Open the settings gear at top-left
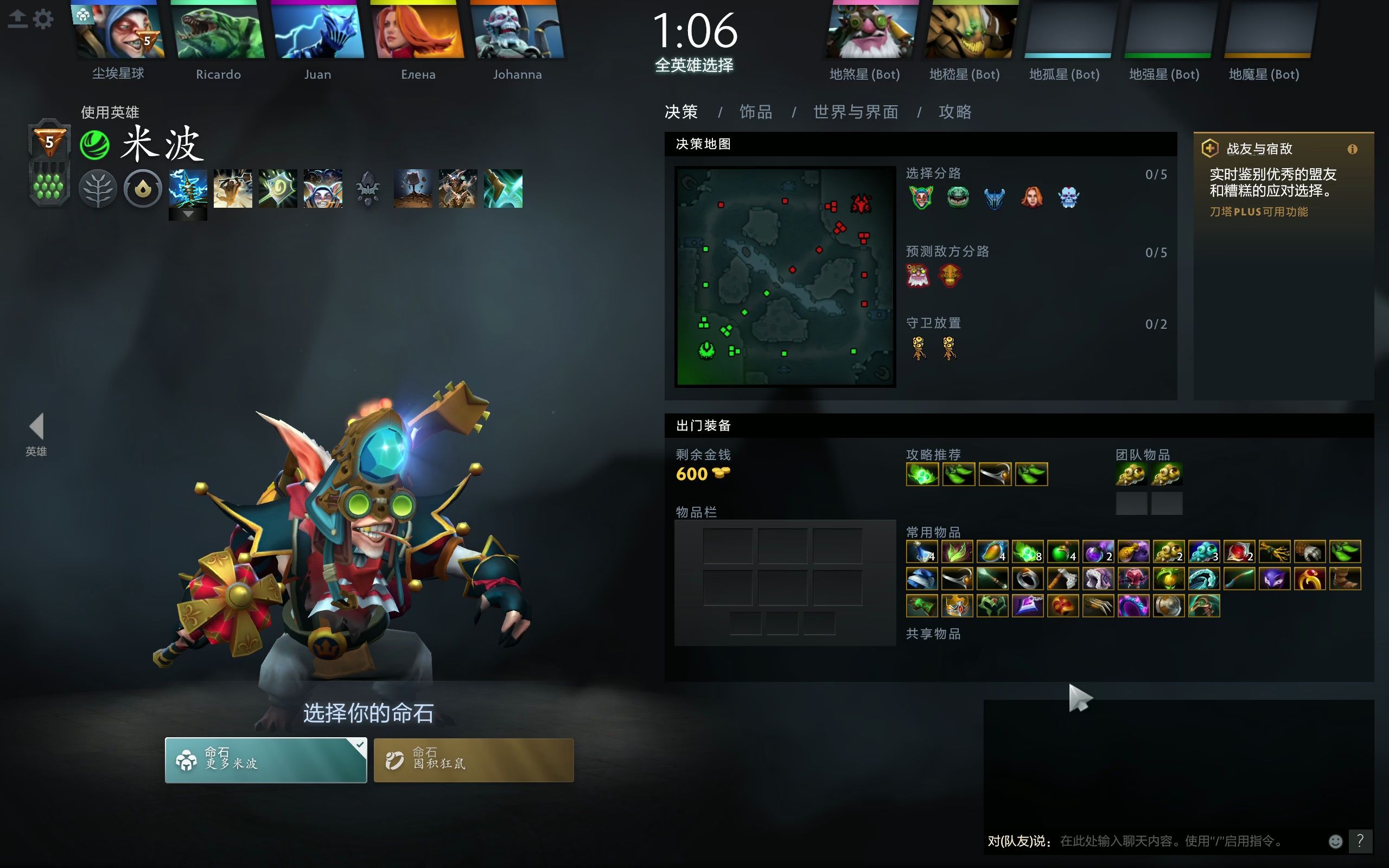1389x868 pixels. click(43, 18)
